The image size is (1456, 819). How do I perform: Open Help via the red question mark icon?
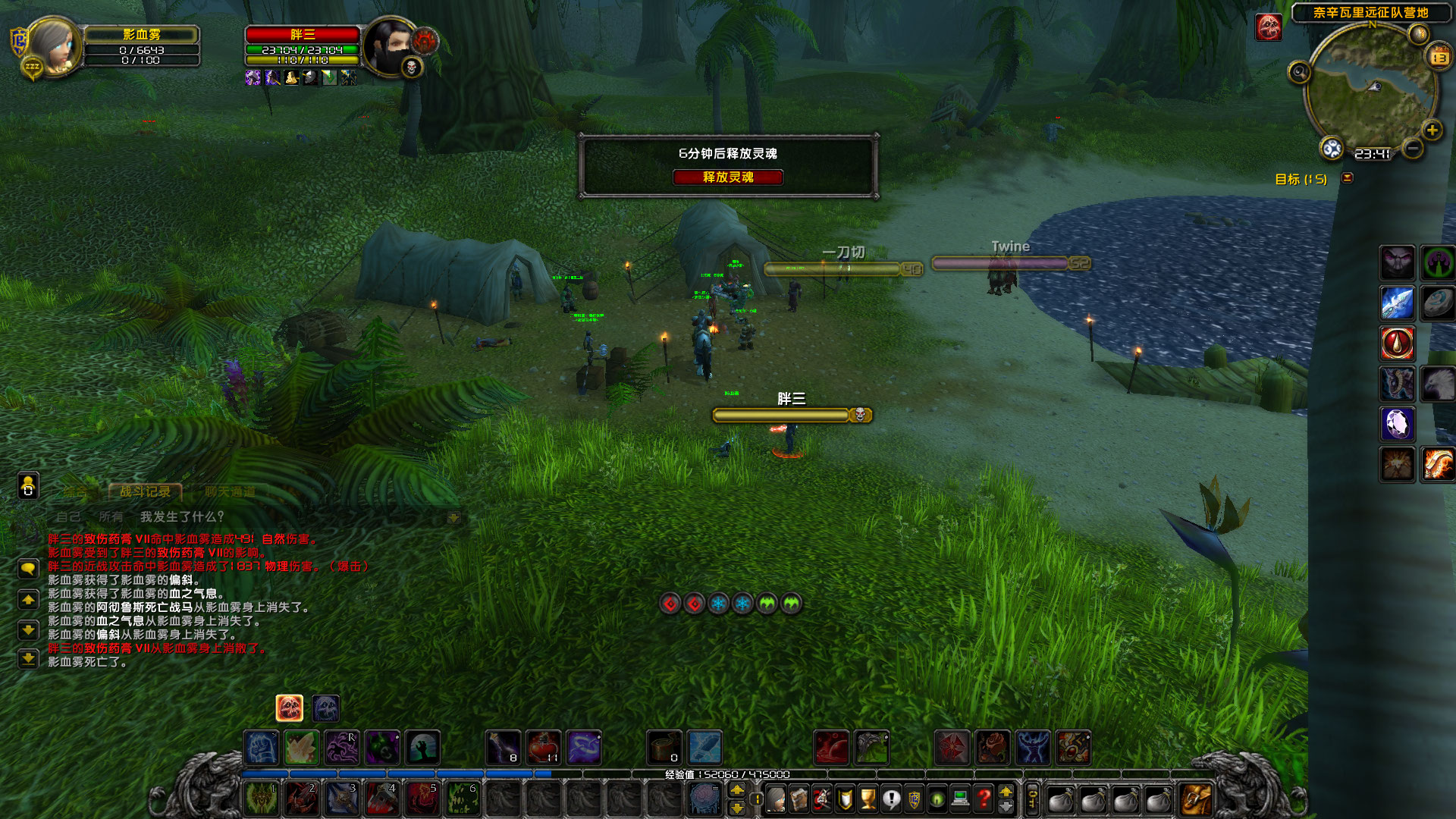pyautogui.click(x=984, y=798)
